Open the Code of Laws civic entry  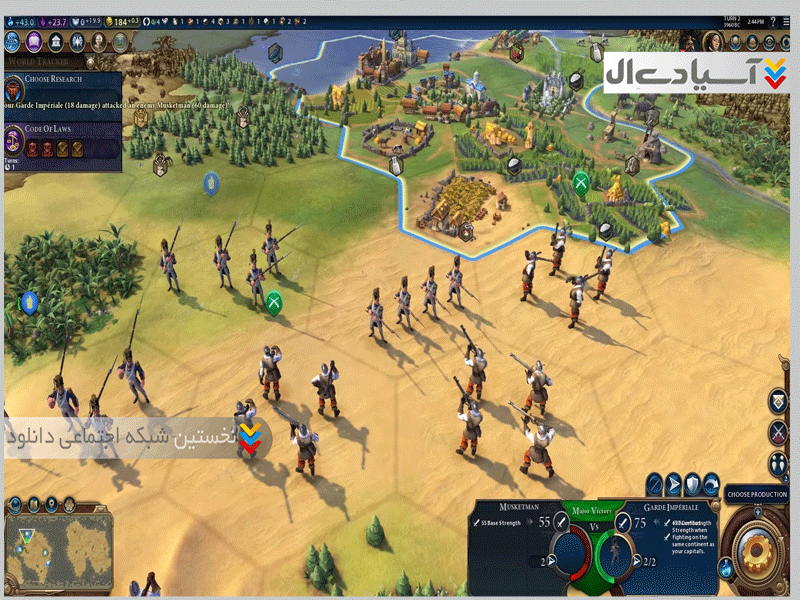[x=60, y=129]
